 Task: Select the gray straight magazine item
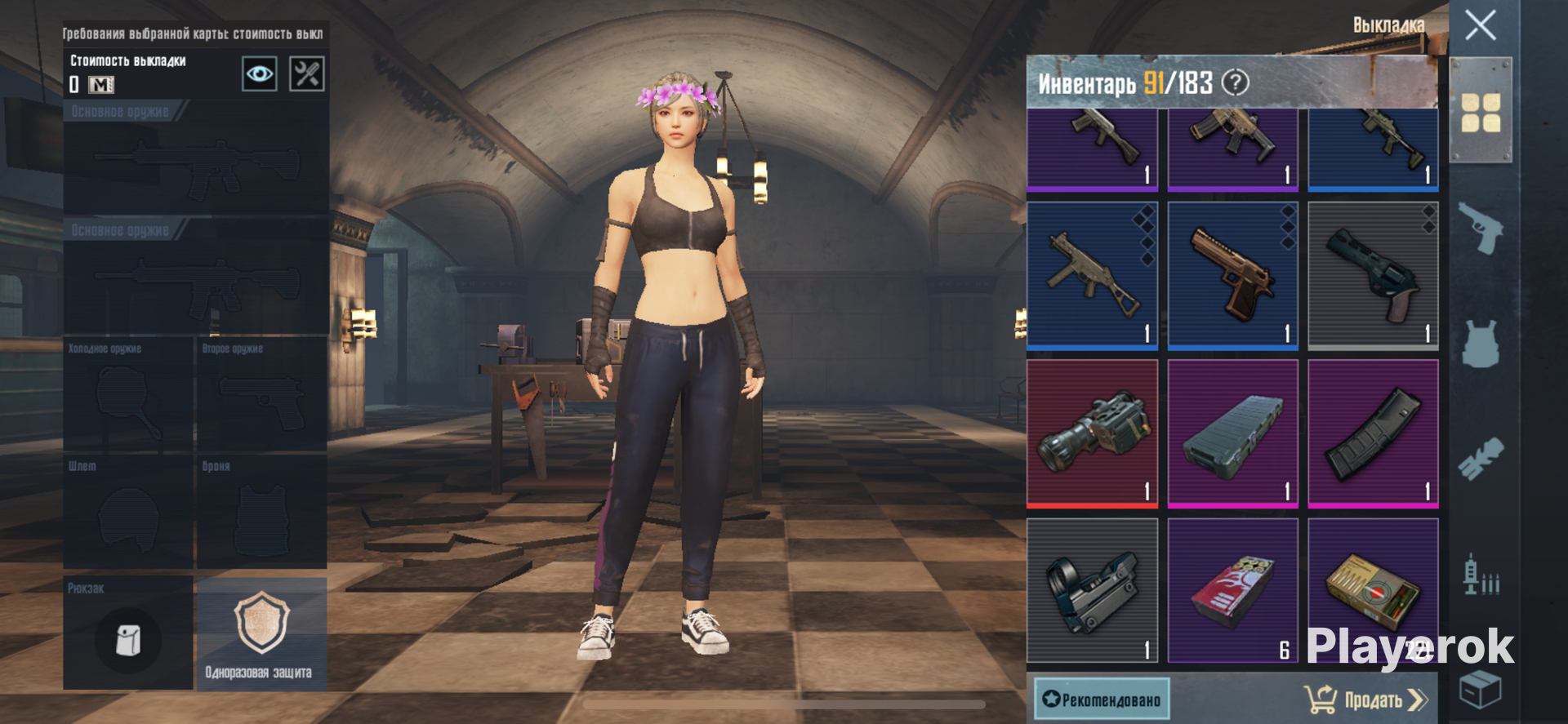tap(1232, 433)
